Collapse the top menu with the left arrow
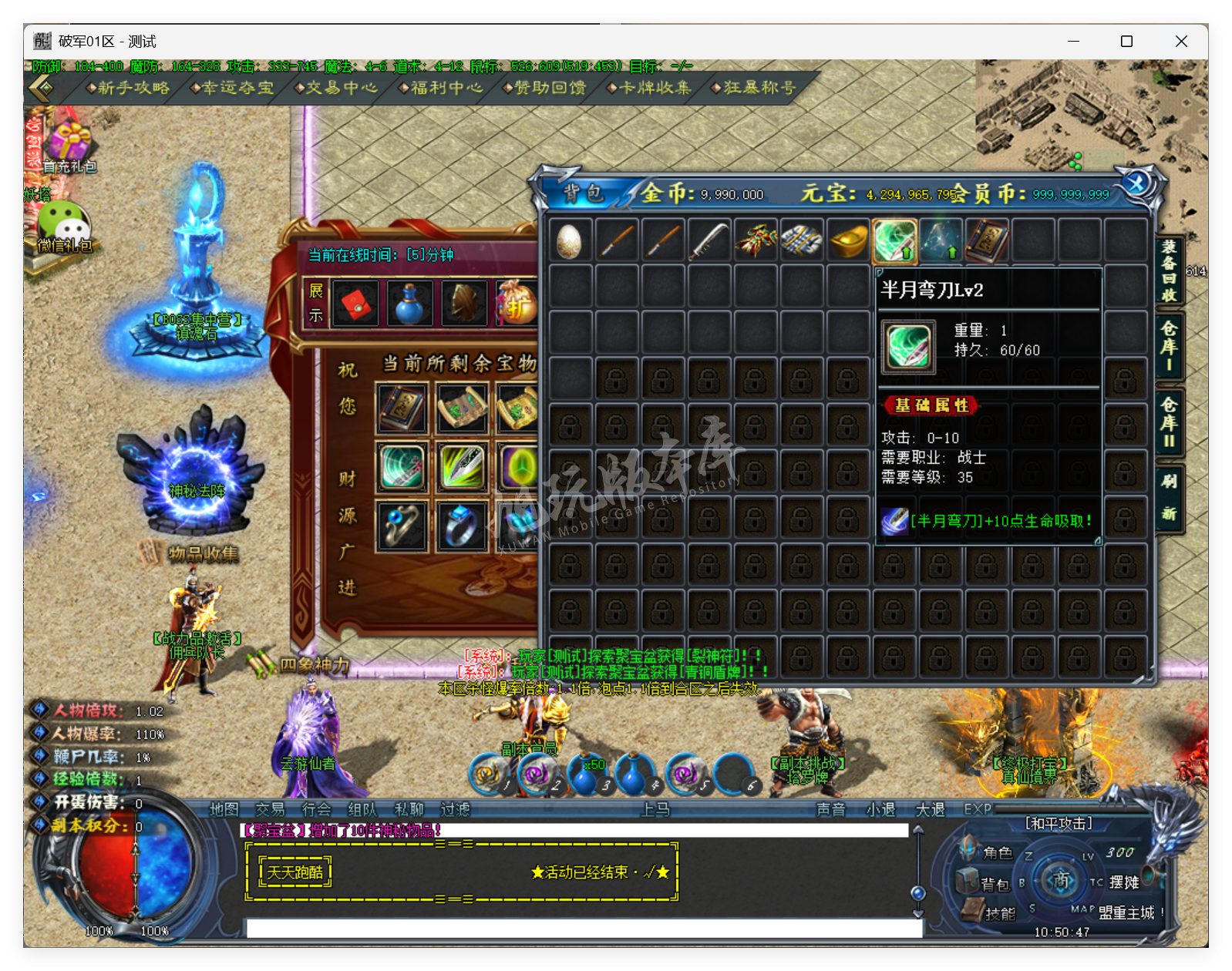The height and width of the screenshot is (971, 1232). [x=40, y=88]
